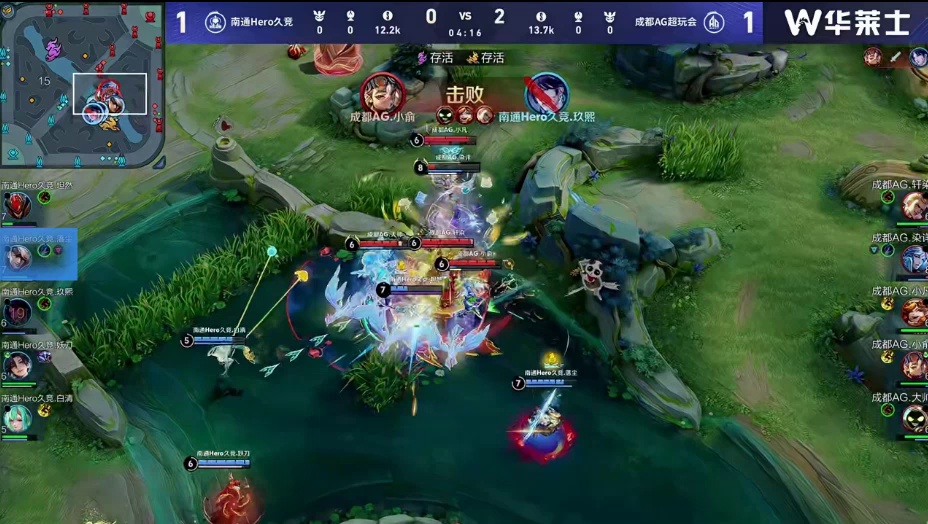Choose the blue-haired 成都AG hero portrait

(x=914, y=260)
